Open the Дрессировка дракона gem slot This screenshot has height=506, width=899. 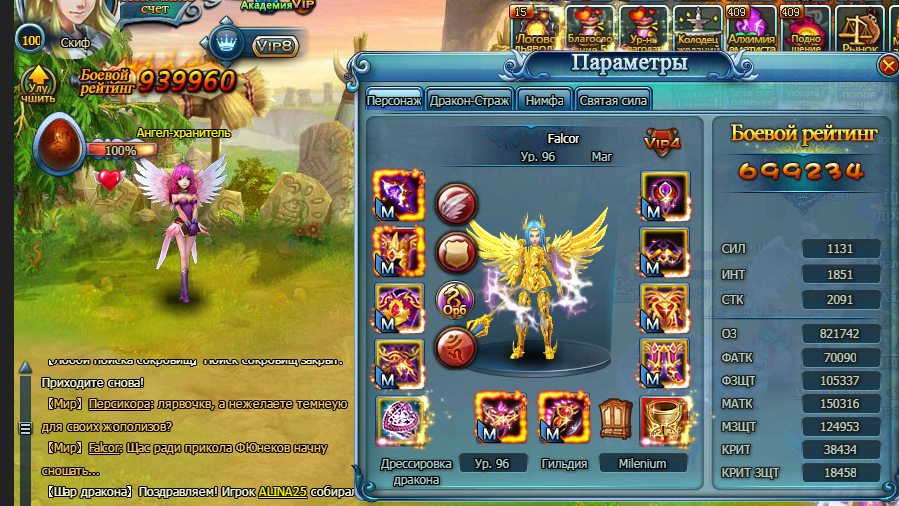point(397,420)
